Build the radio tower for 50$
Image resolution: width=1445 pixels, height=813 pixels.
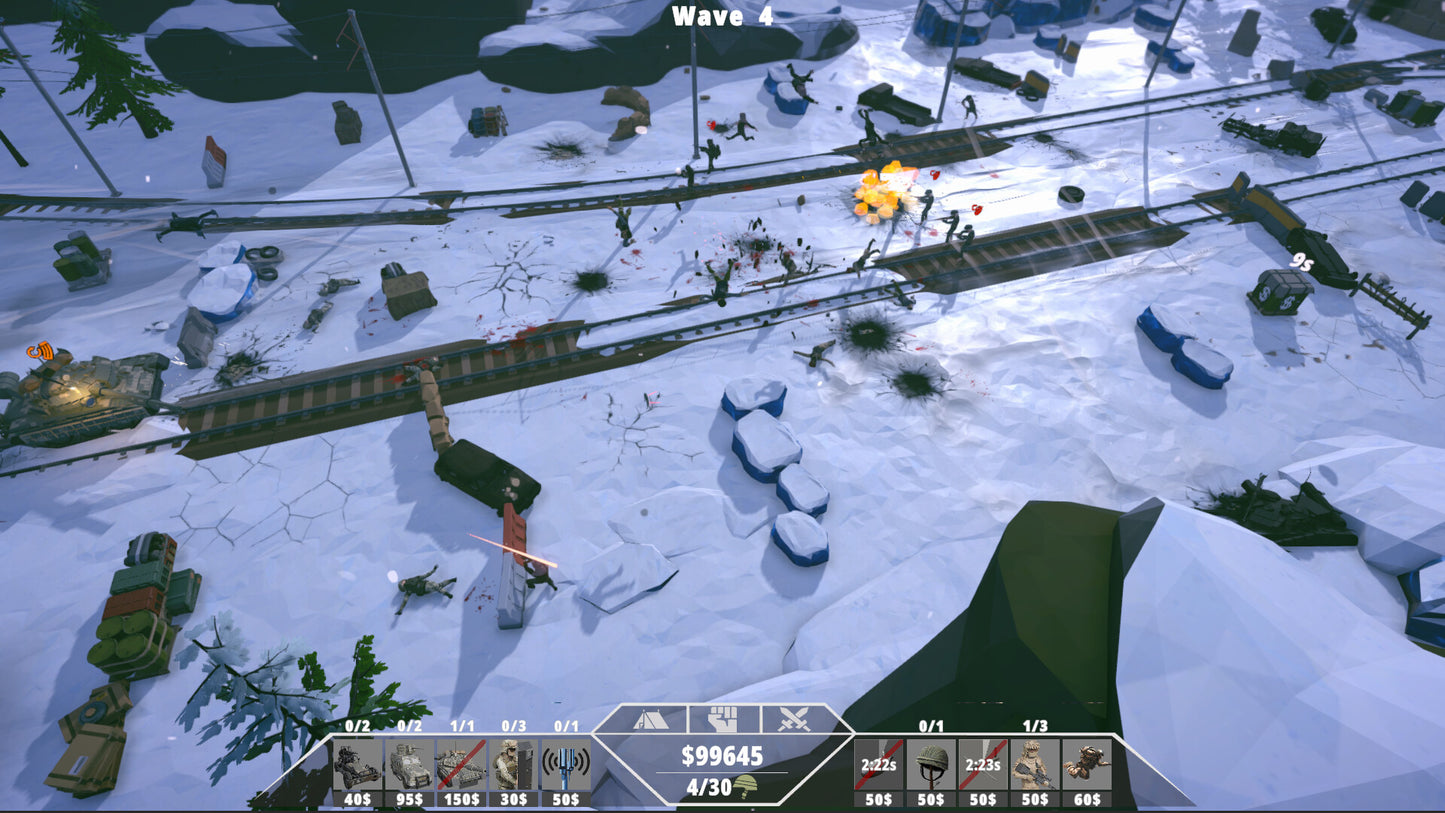[565, 765]
